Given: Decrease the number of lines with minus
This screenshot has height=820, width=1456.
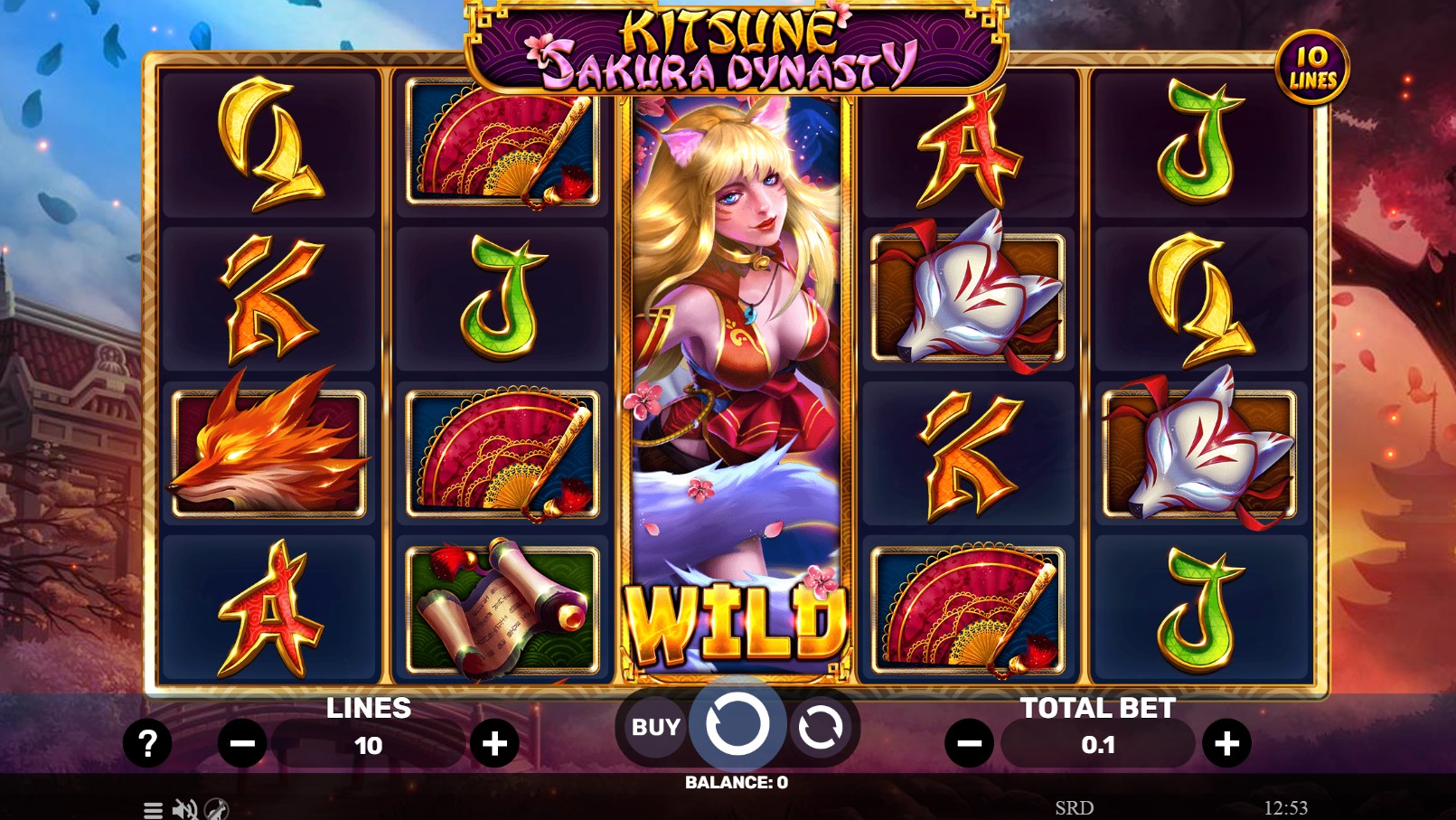Looking at the screenshot, I should [x=240, y=743].
